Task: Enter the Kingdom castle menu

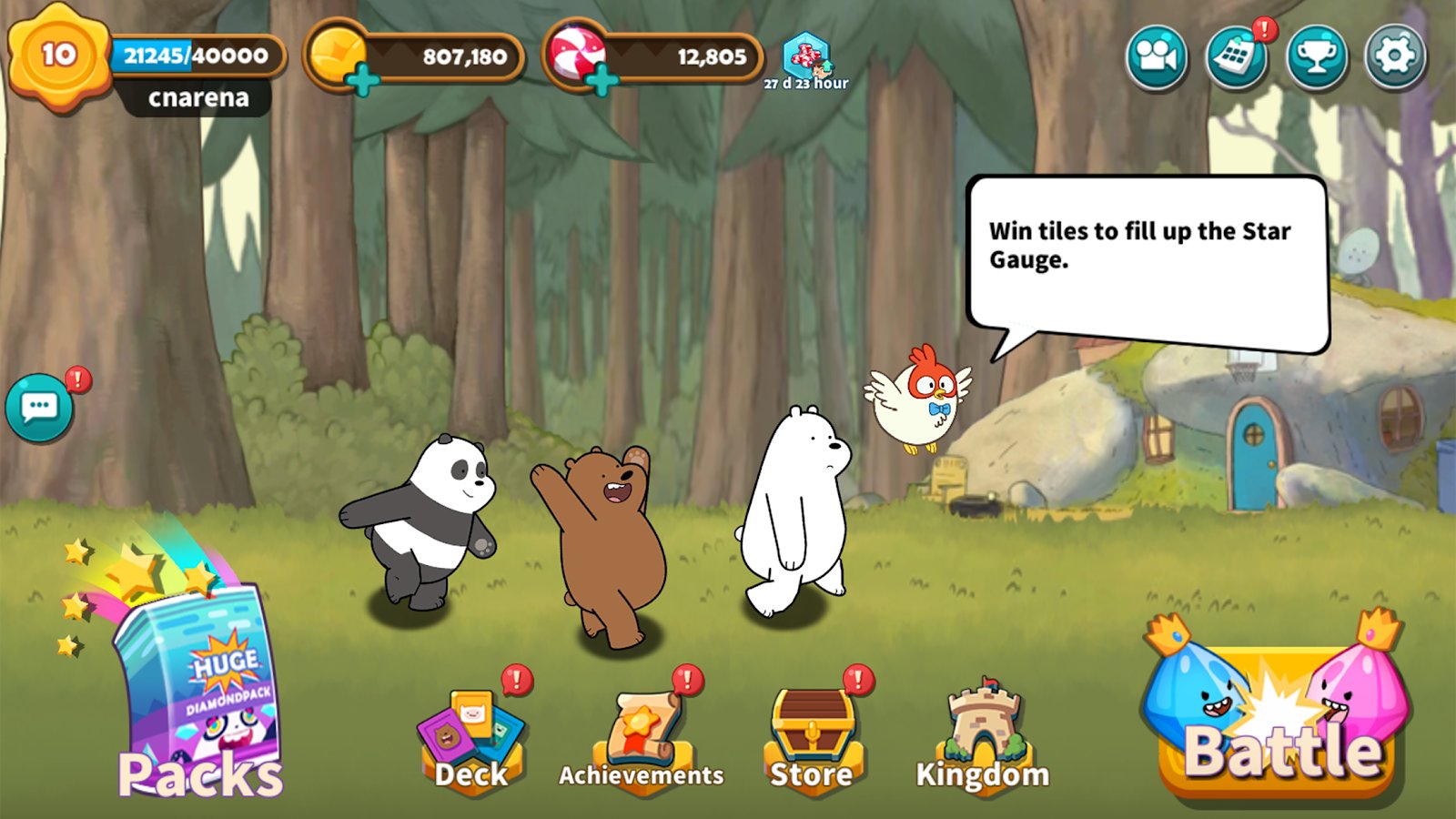Action: [x=983, y=737]
